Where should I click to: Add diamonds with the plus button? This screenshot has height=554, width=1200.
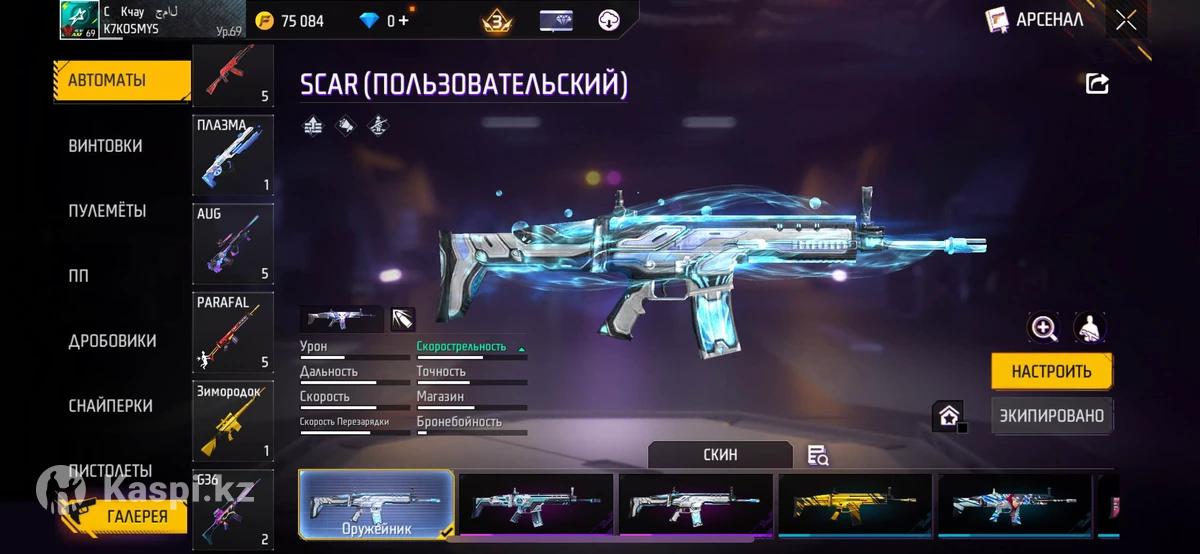click(404, 20)
